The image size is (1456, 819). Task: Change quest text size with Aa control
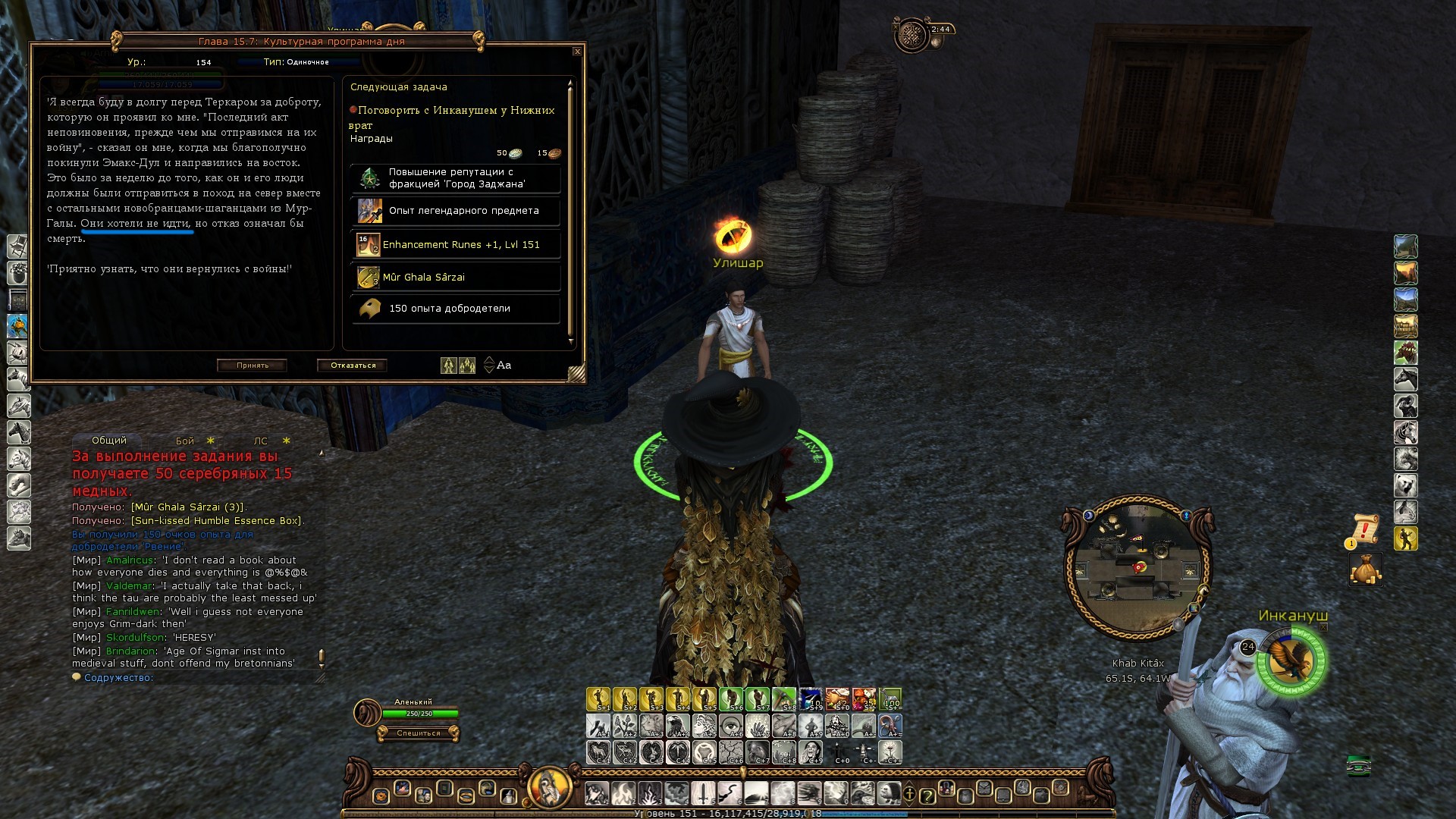(504, 366)
